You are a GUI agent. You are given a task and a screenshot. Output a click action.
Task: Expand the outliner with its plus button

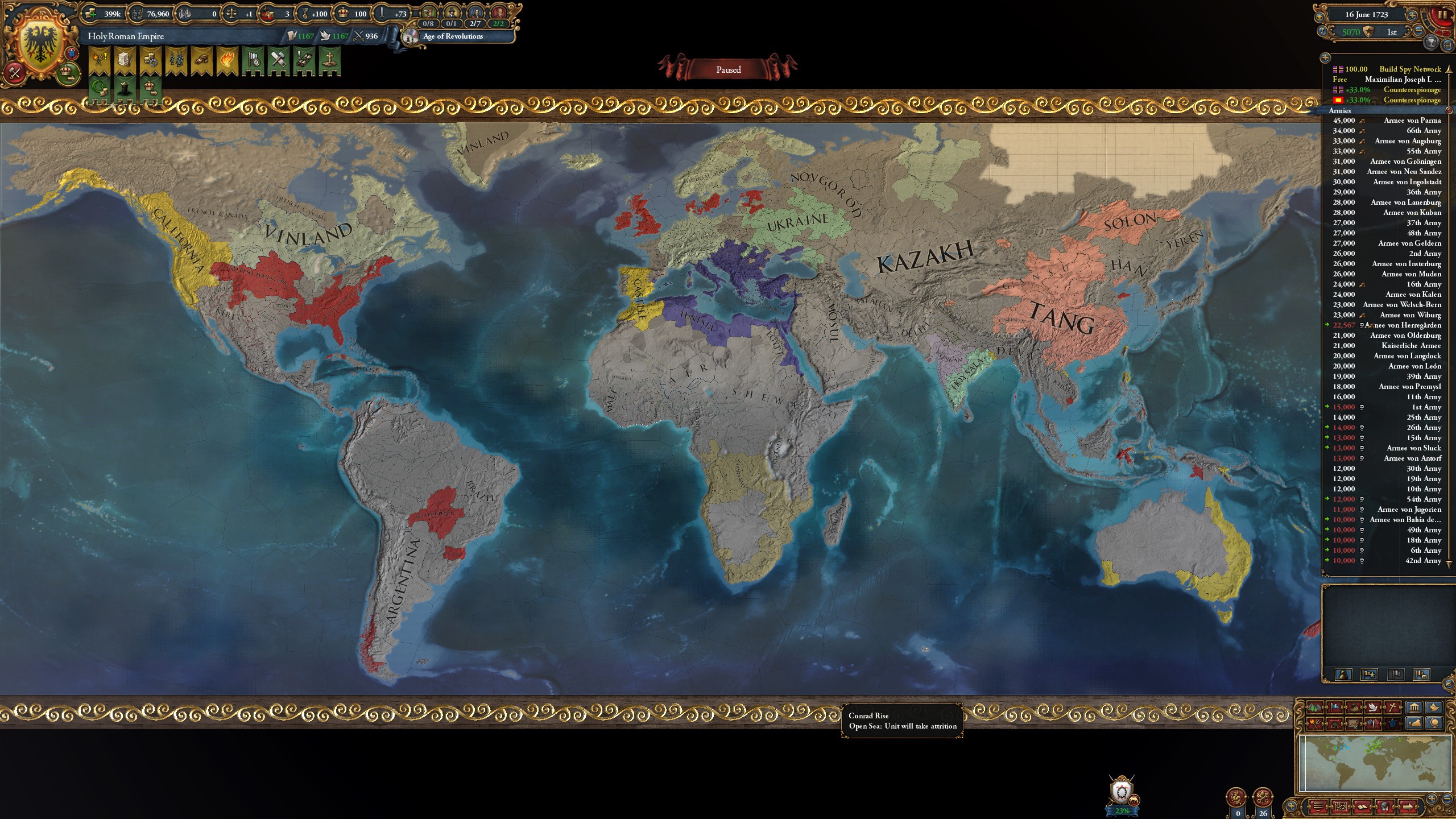(1325, 59)
